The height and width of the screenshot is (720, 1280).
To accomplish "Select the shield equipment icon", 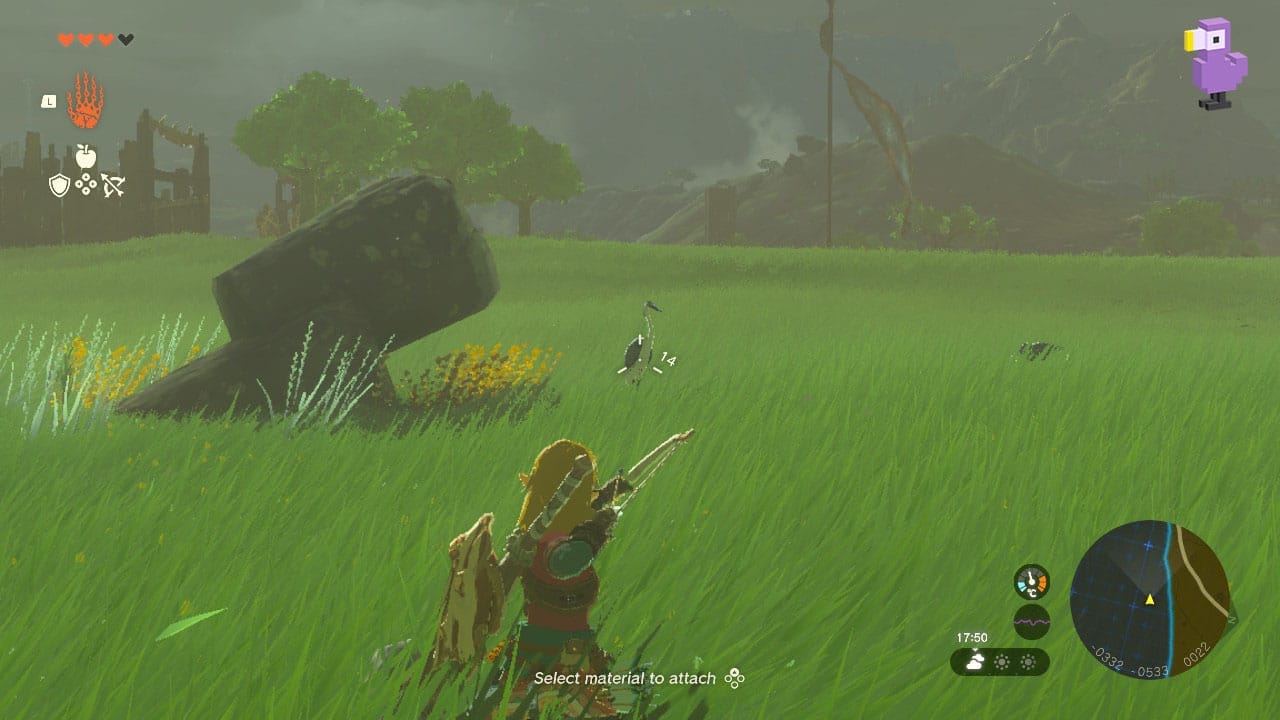I will pos(59,183).
